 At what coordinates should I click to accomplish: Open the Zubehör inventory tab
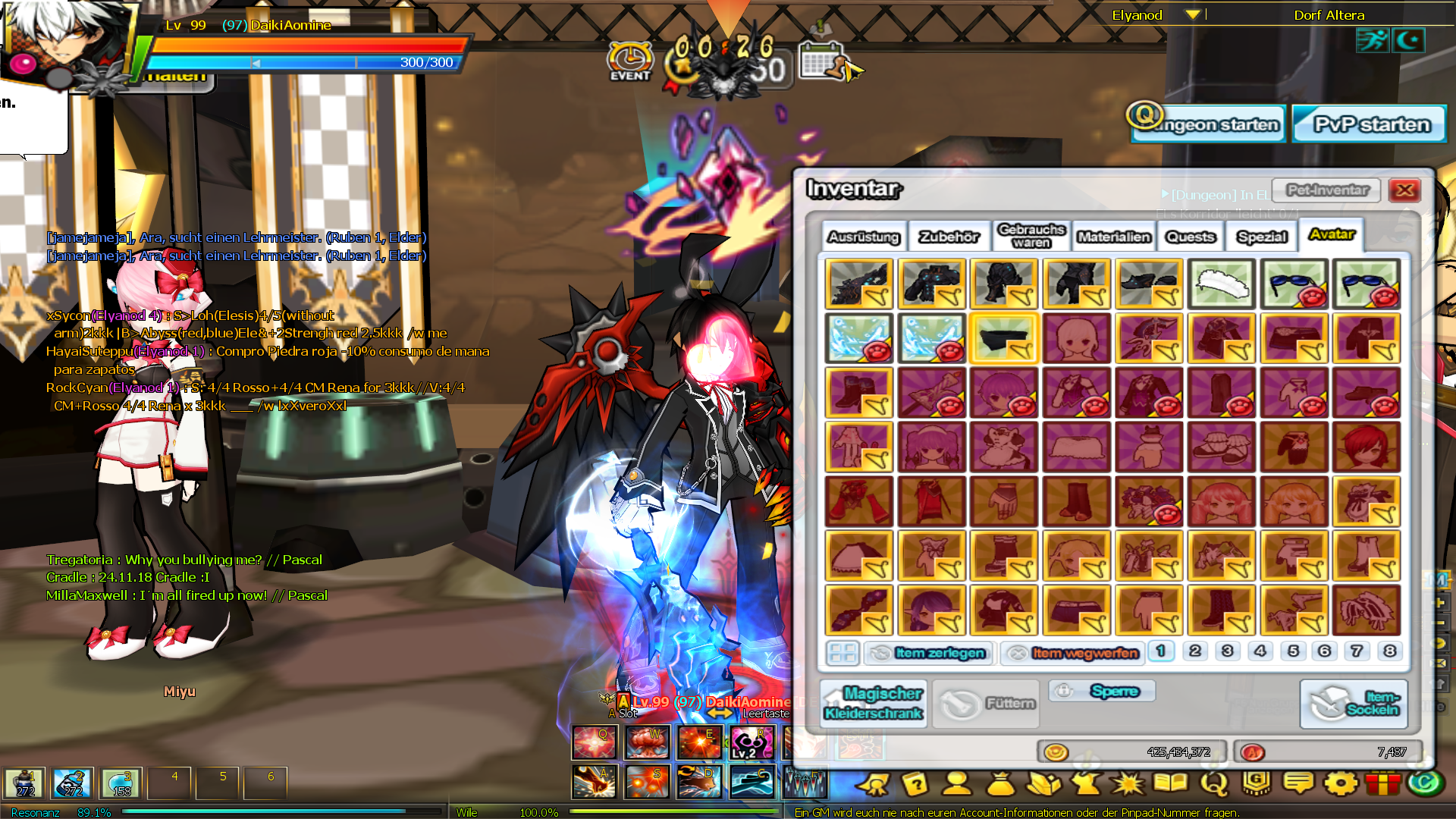949,237
